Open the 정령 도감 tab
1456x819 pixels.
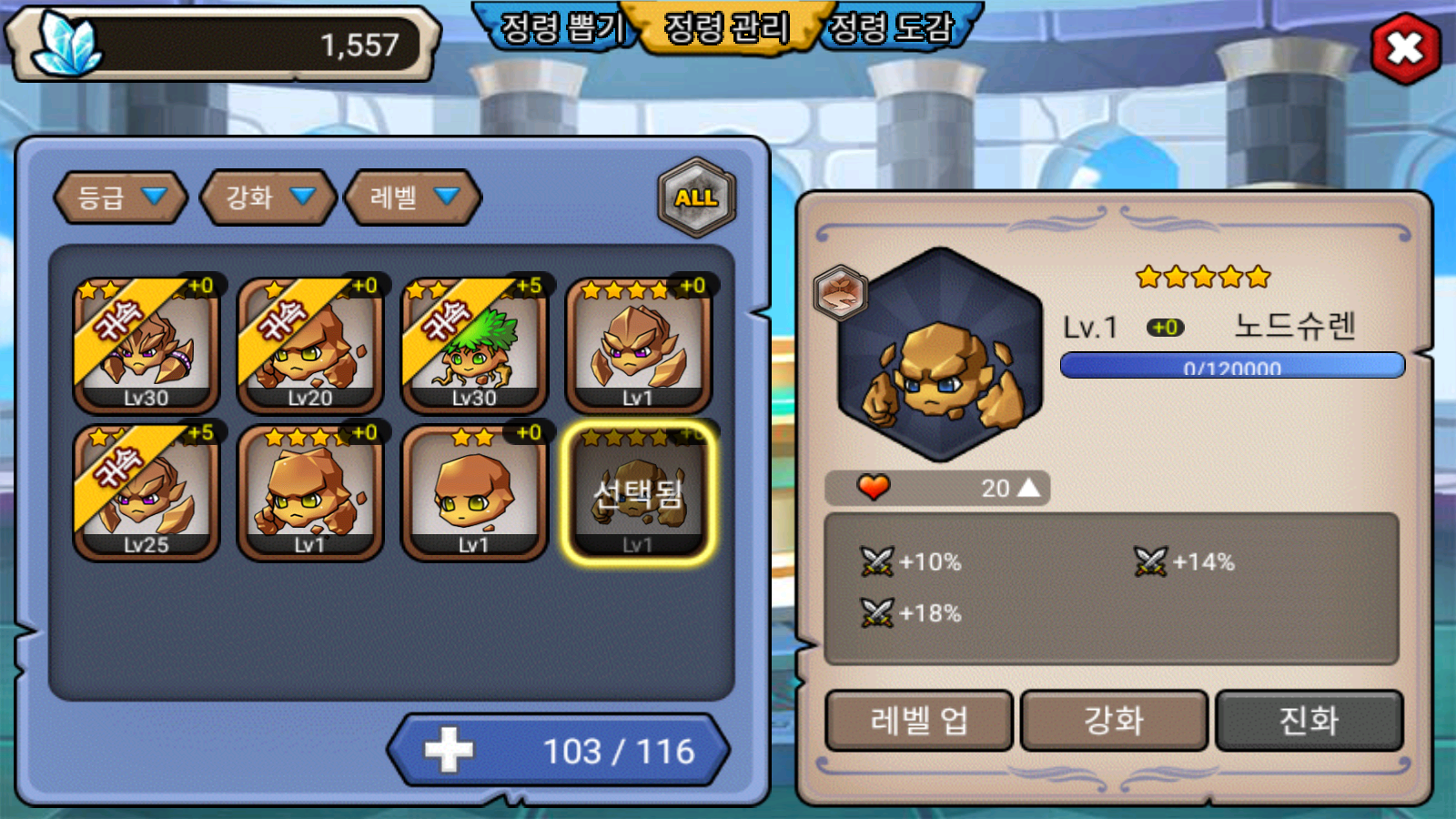pyautogui.click(x=892, y=27)
